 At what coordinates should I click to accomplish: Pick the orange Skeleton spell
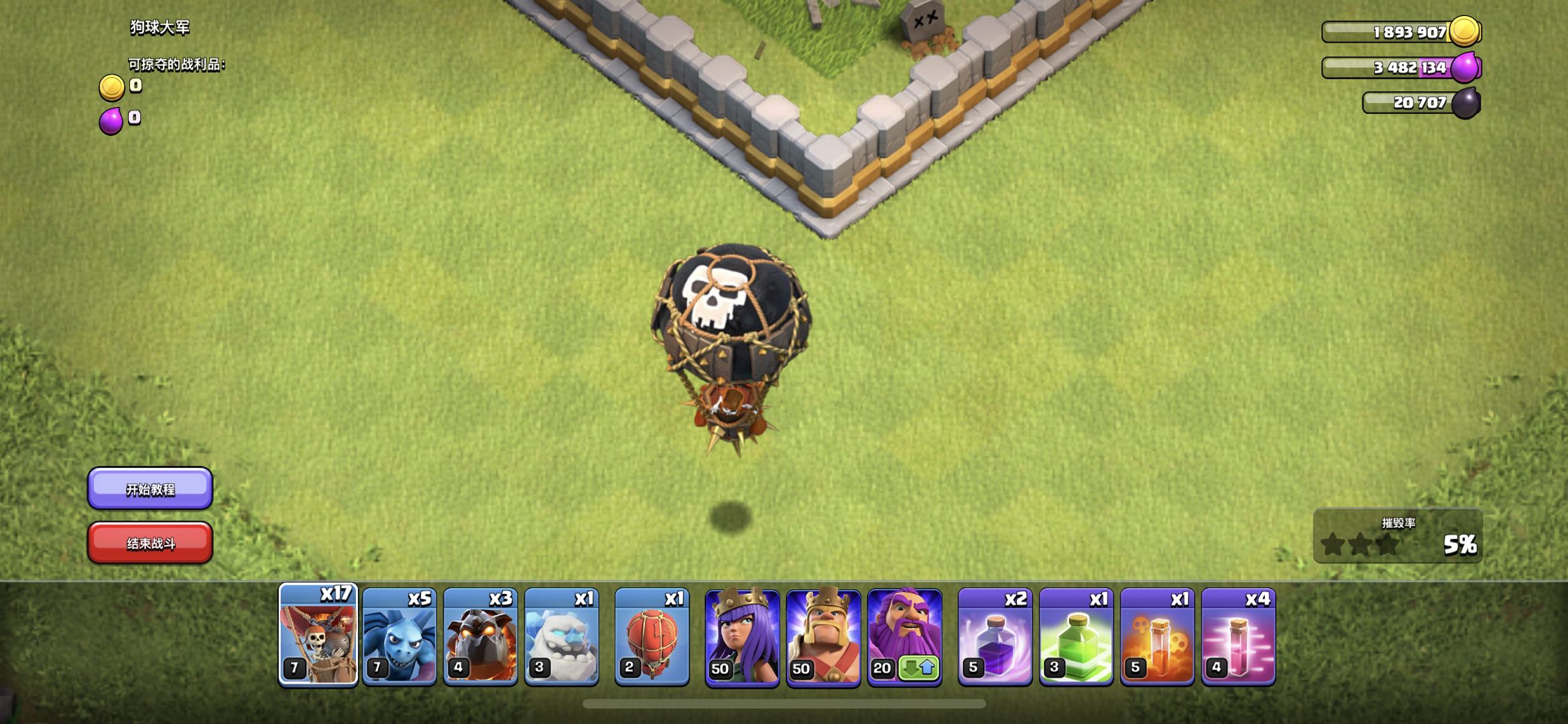click(x=1157, y=637)
